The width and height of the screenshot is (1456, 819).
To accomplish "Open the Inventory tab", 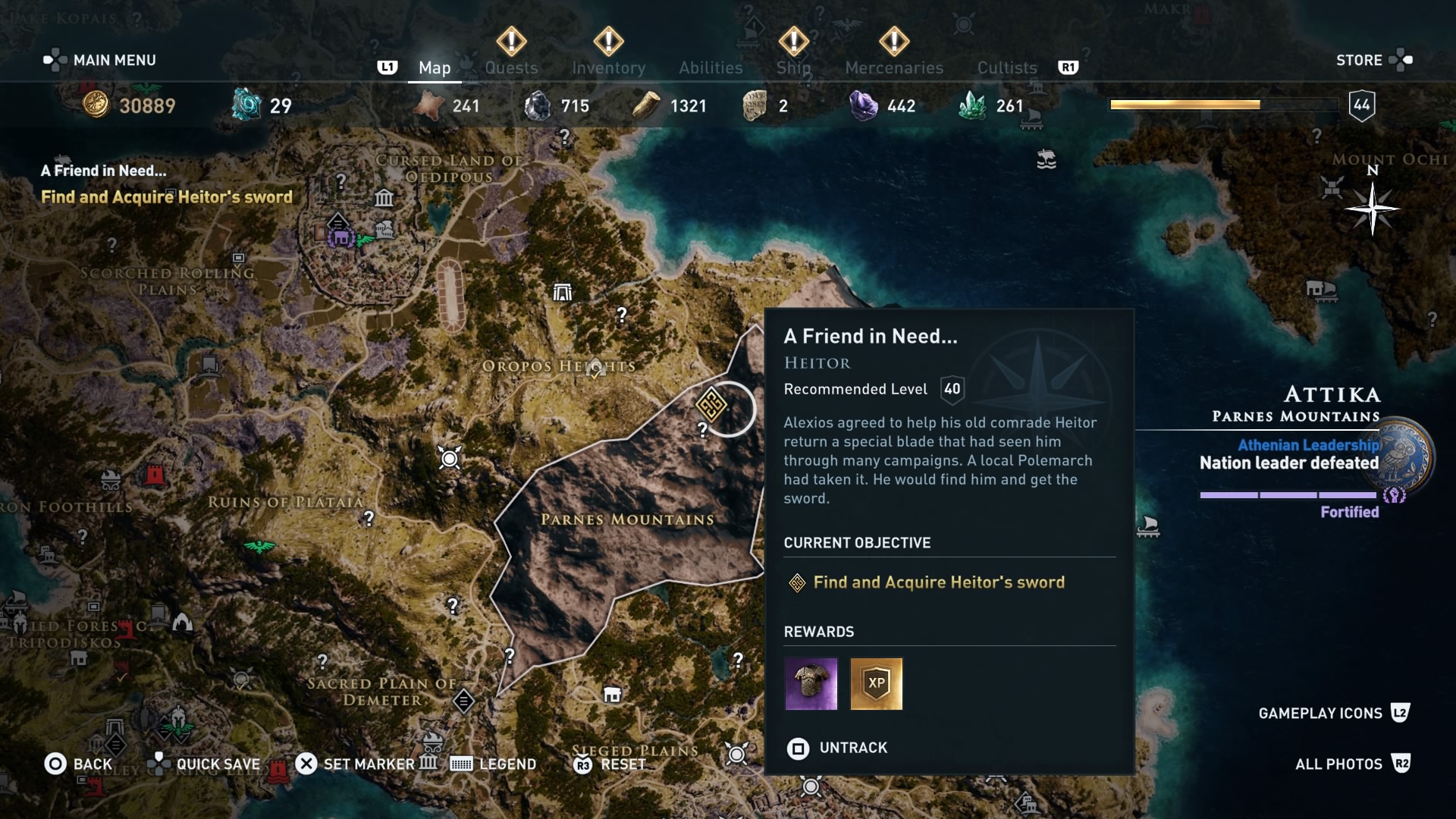I will coord(608,67).
